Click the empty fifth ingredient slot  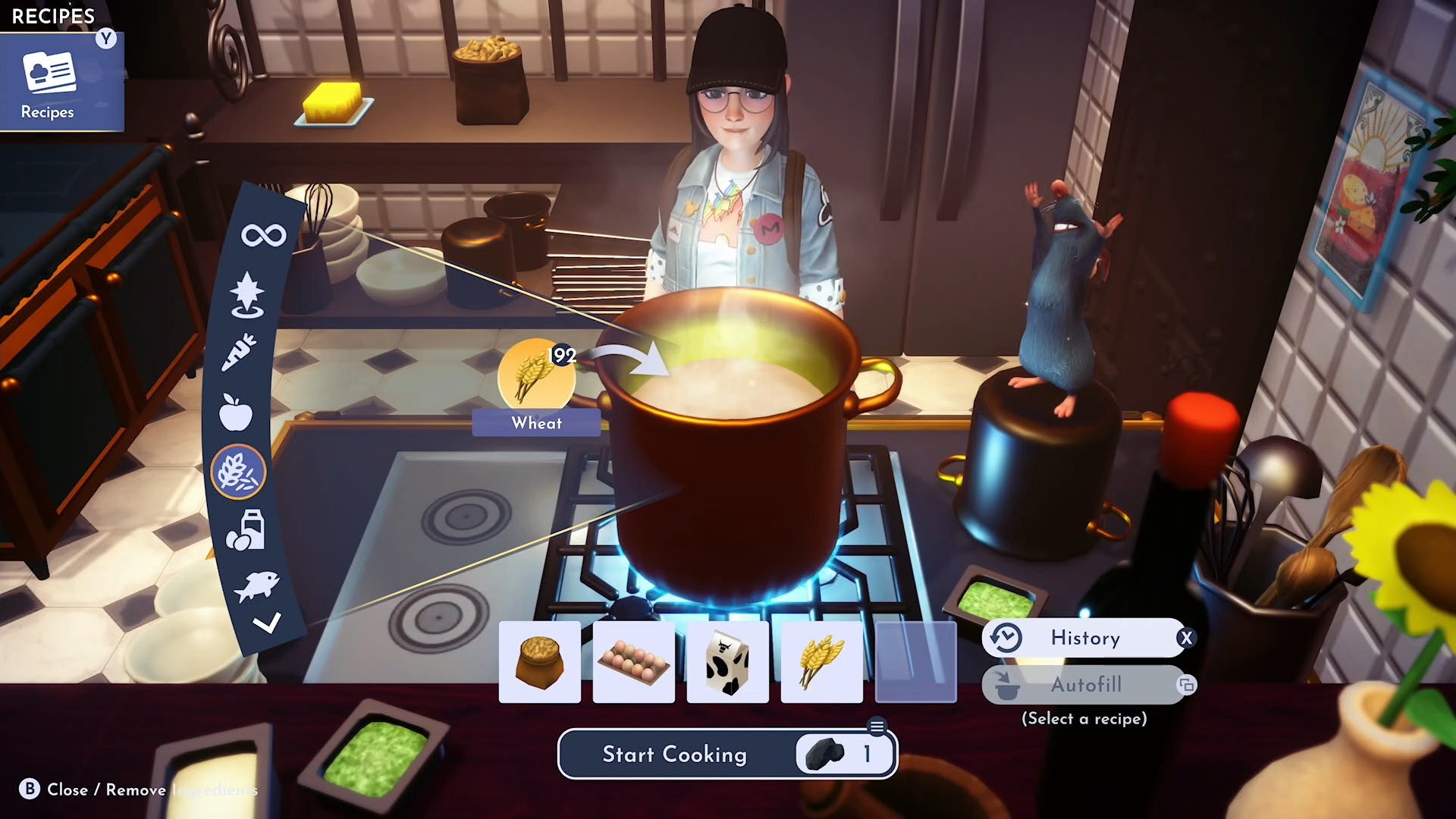(x=915, y=661)
